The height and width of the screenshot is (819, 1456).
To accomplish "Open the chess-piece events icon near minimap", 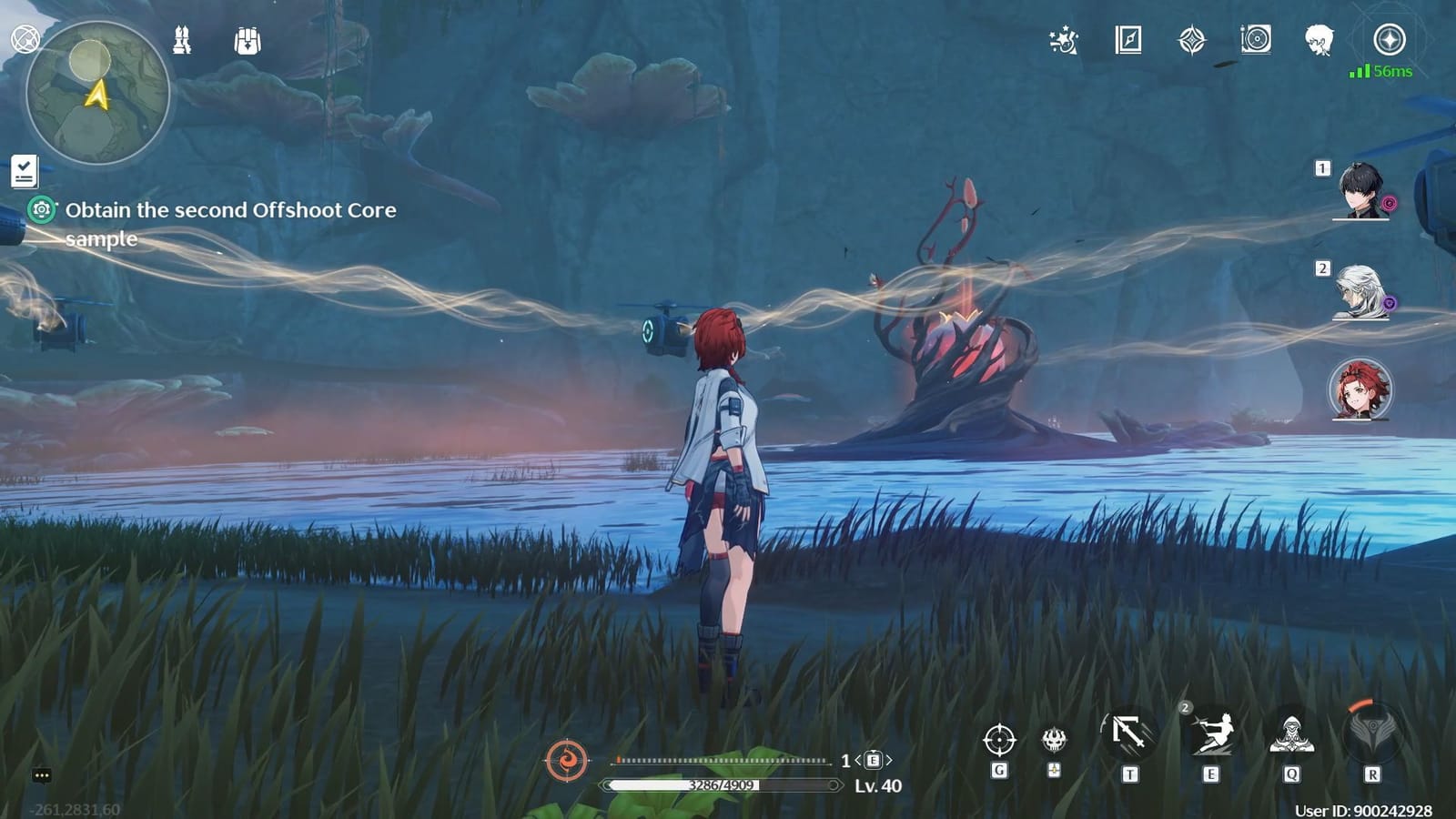I will coord(182,41).
